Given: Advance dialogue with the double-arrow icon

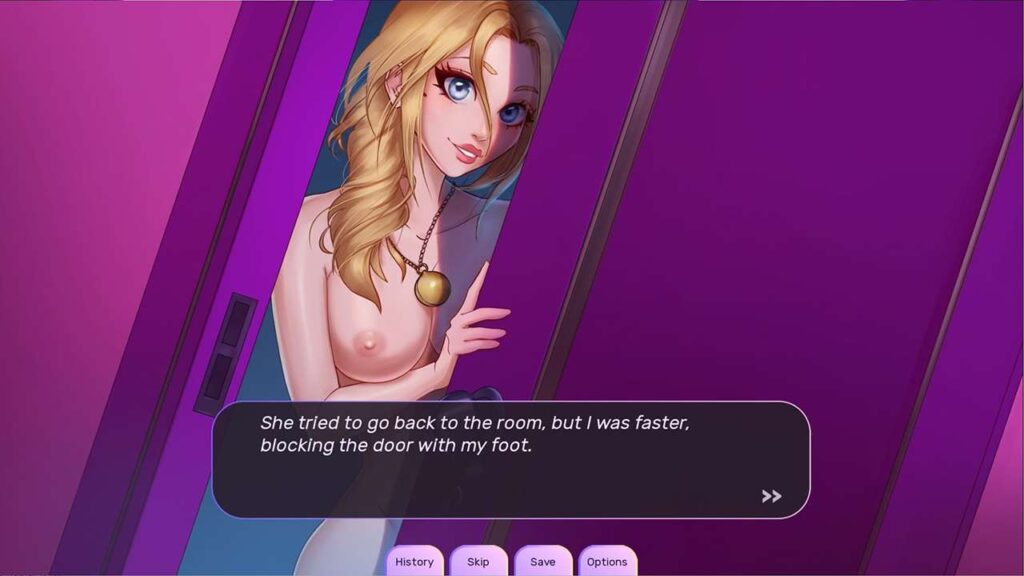Looking at the screenshot, I should pos(771,496).
